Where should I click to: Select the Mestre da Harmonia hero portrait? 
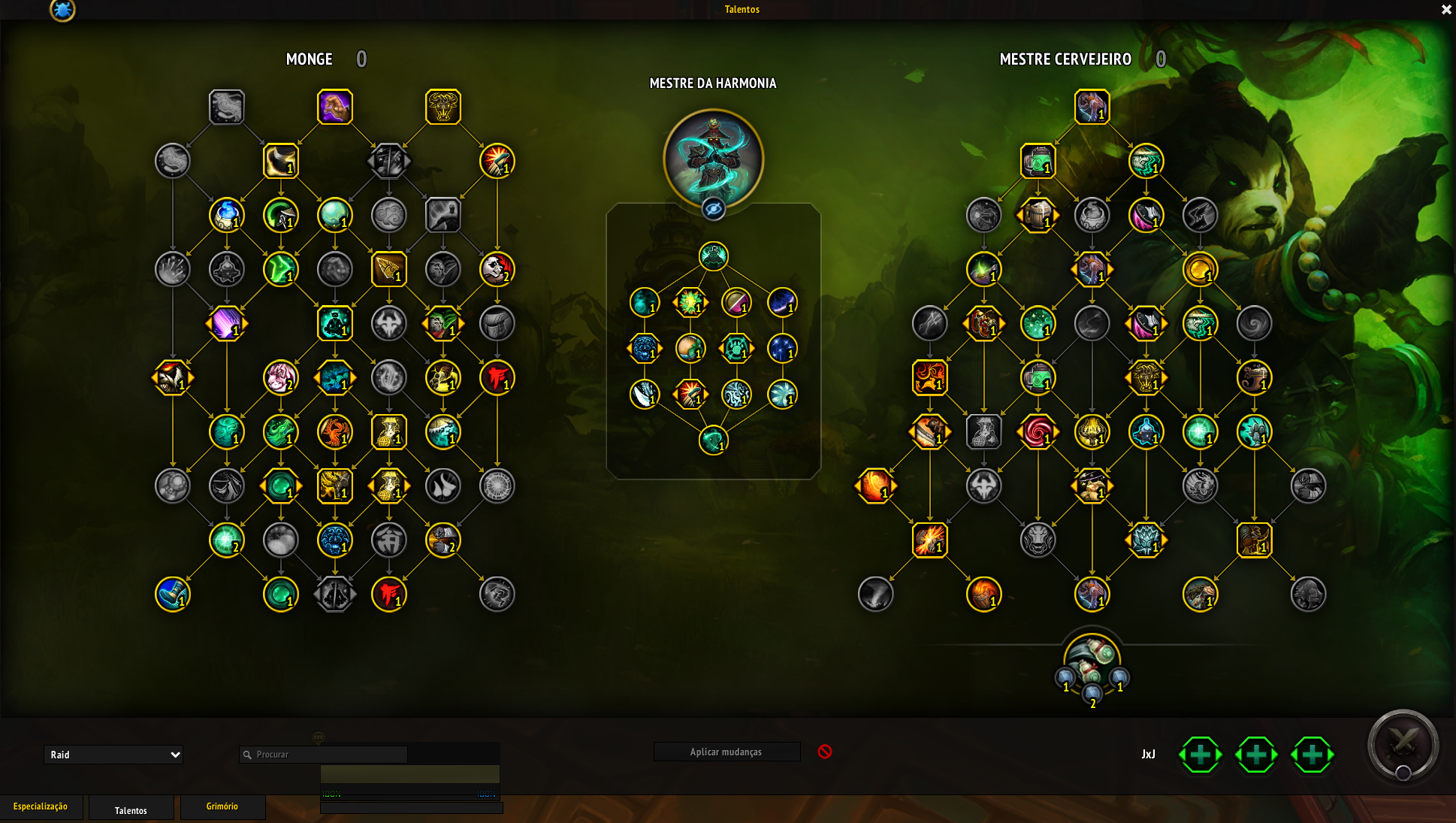click(713, 158)
